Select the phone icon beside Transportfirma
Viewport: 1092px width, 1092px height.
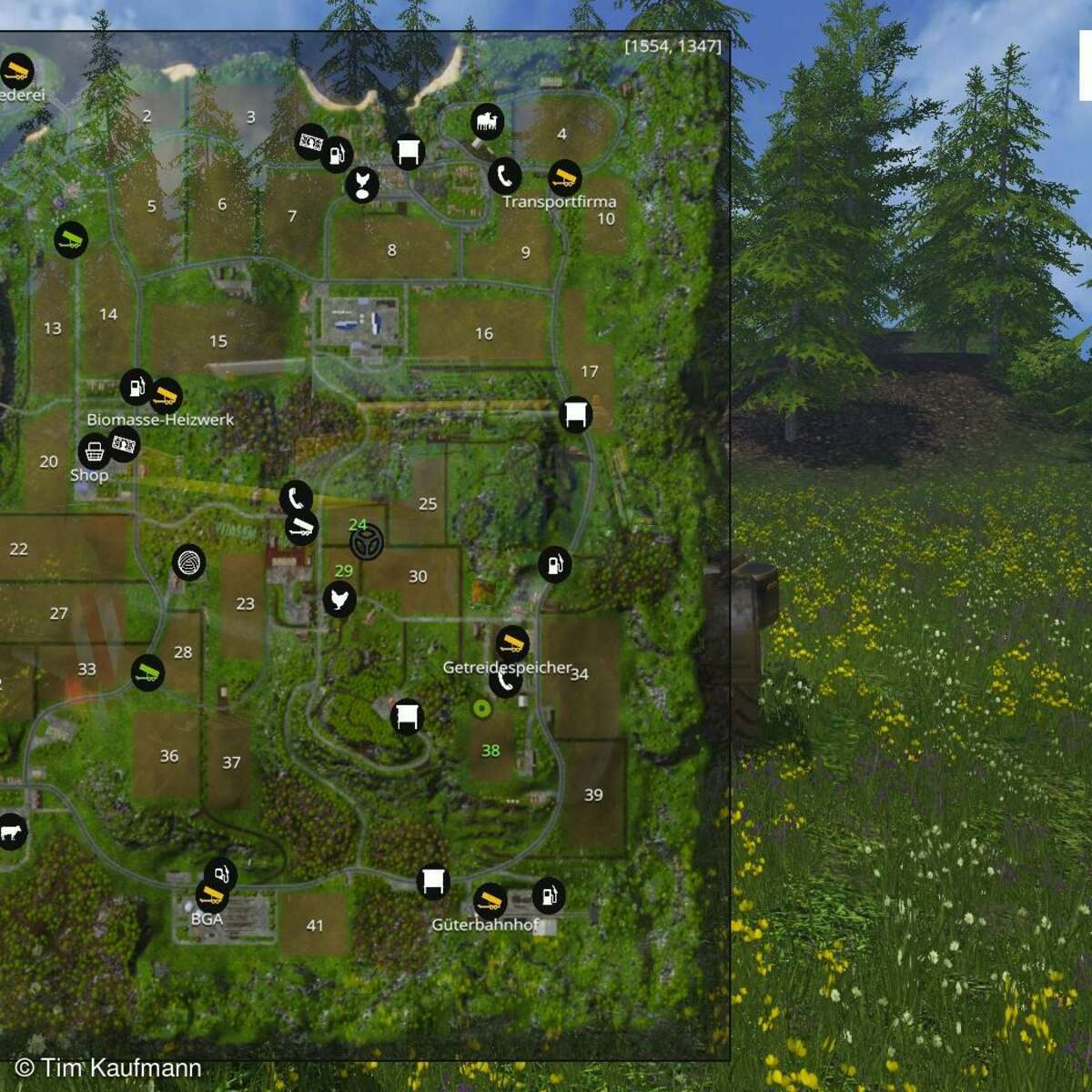coord(504,176)
